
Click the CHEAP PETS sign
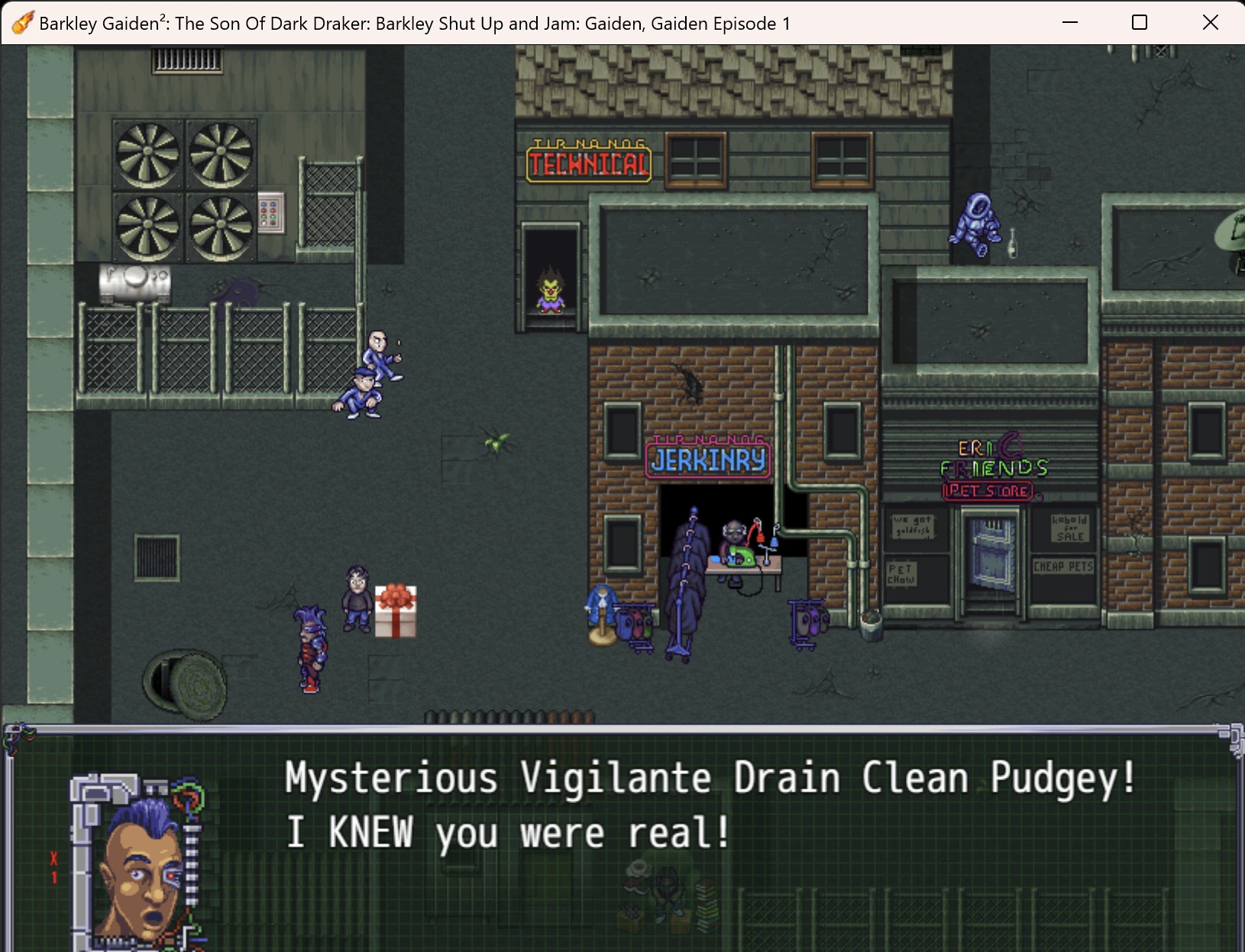coord(1062,566)
